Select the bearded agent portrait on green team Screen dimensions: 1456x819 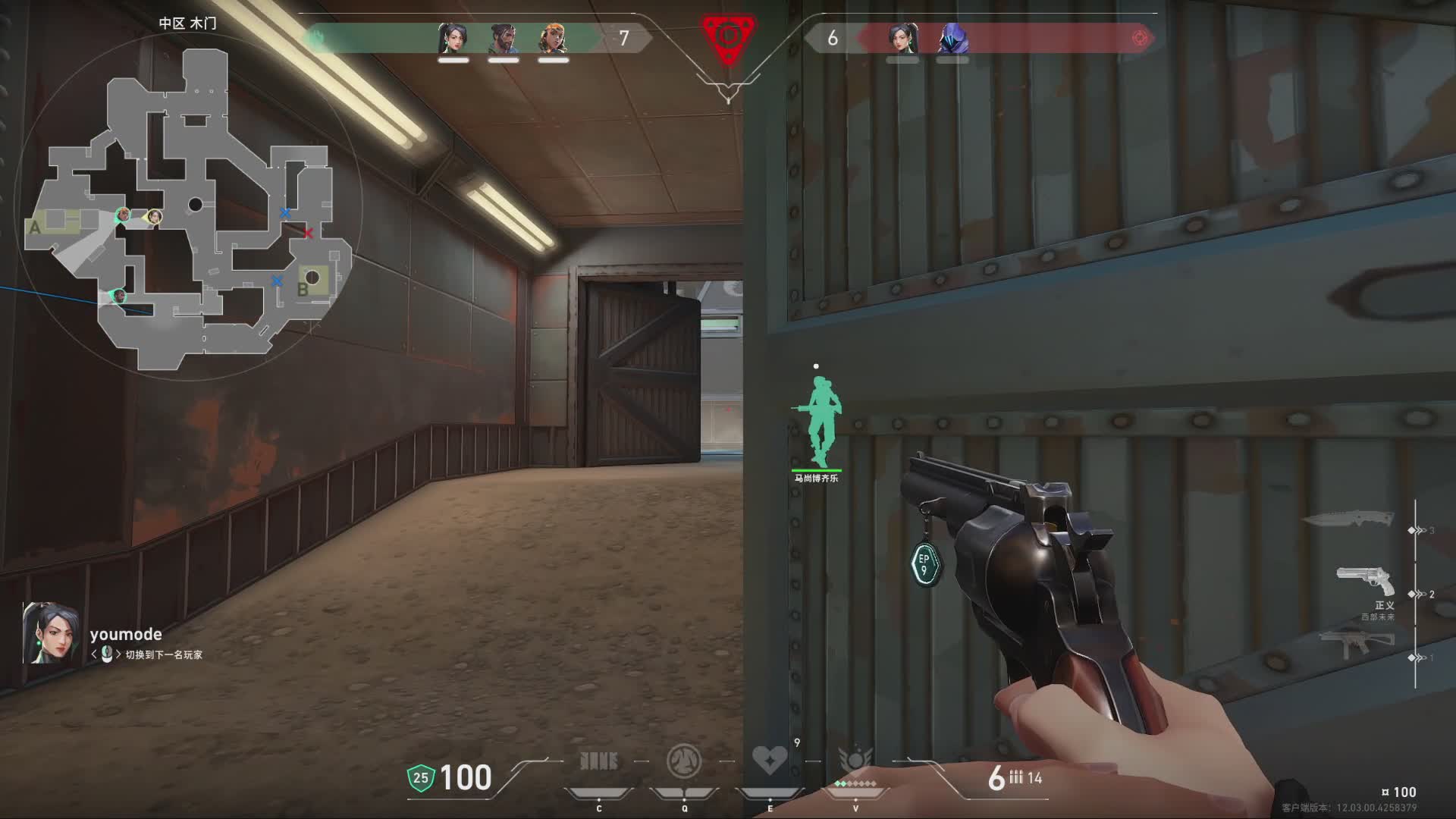coord(503,38)
